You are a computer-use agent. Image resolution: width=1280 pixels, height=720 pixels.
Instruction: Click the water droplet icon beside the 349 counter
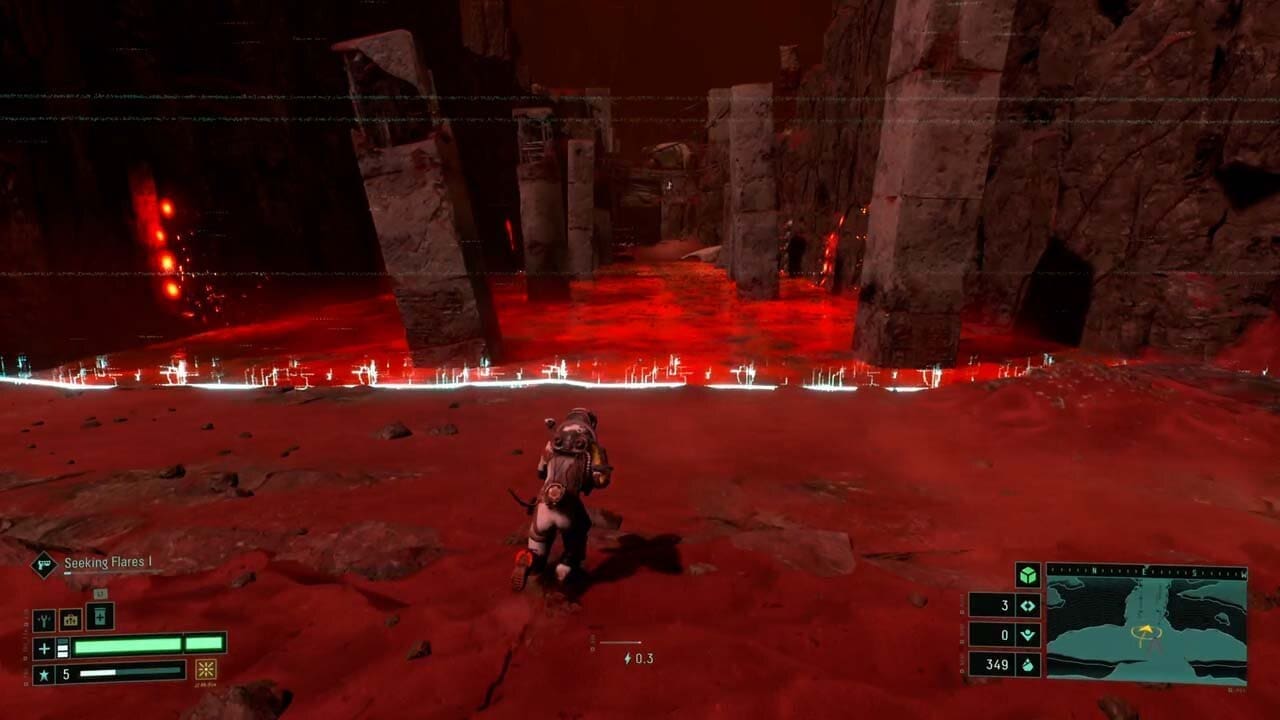(1029, 665)
